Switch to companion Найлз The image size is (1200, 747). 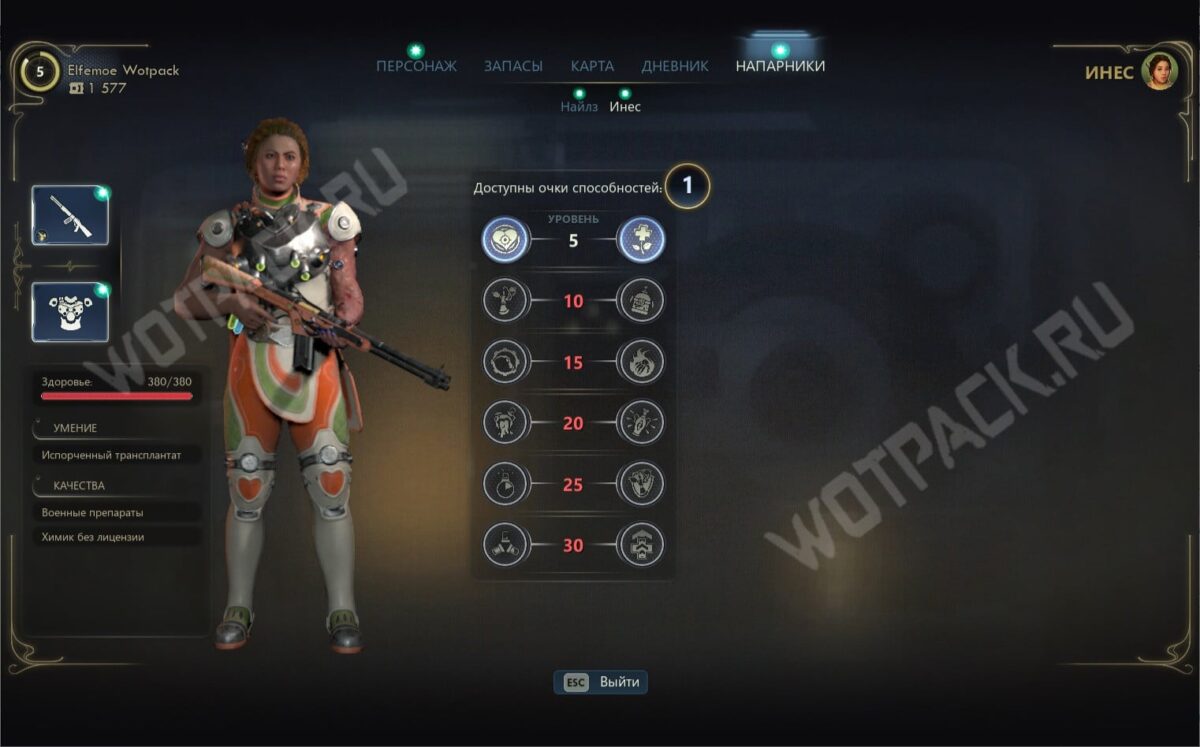(x=579, y=106)
